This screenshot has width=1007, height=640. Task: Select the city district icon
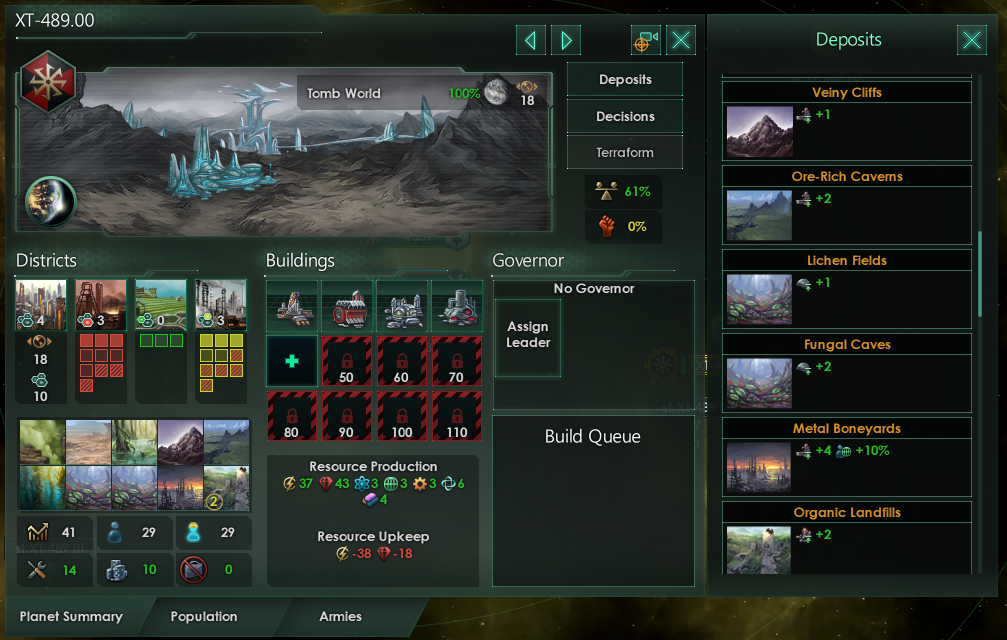point(41,305)
